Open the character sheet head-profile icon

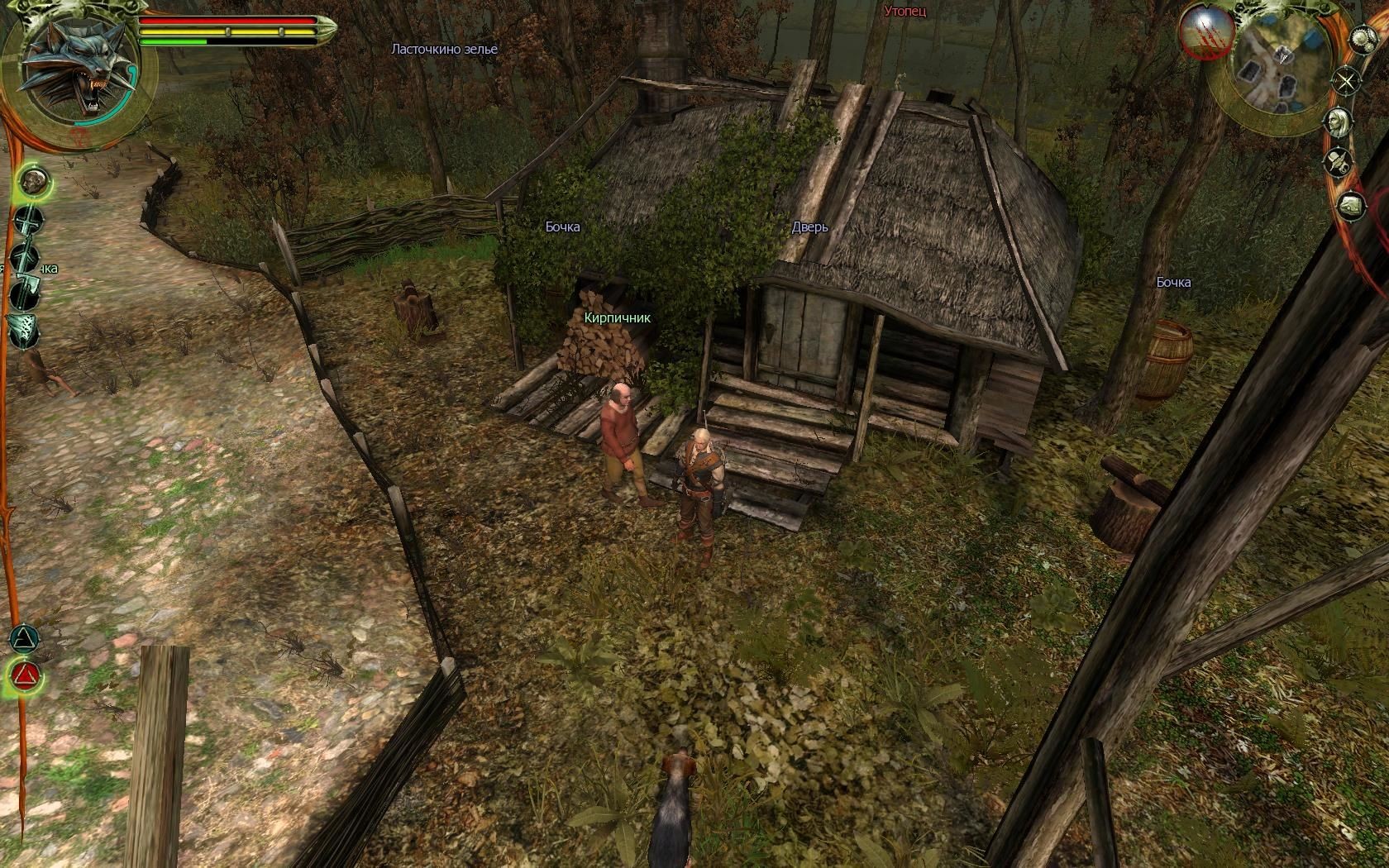pyautogui.click(x=1337, y=122)
